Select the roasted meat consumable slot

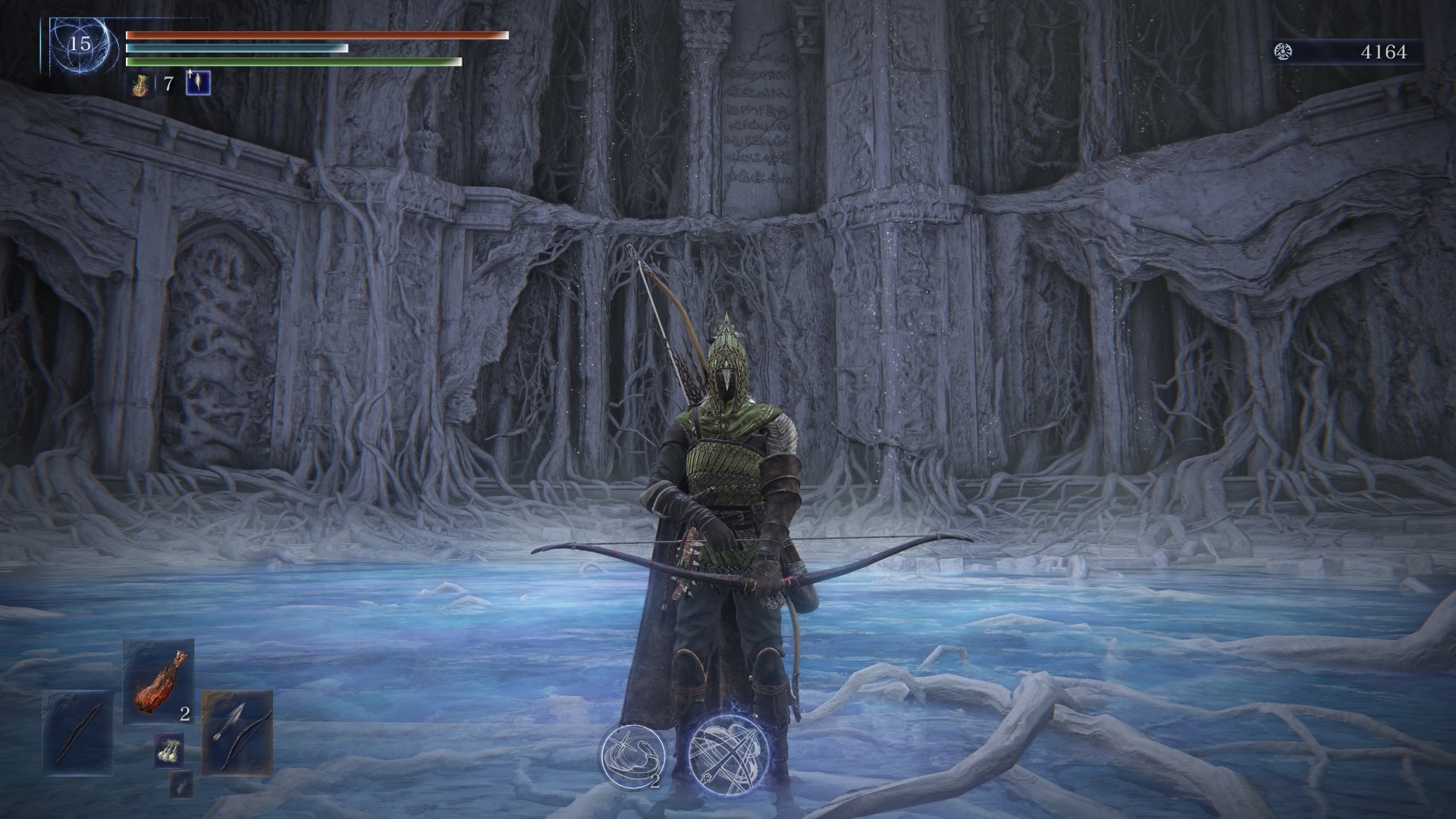[159, 681]
